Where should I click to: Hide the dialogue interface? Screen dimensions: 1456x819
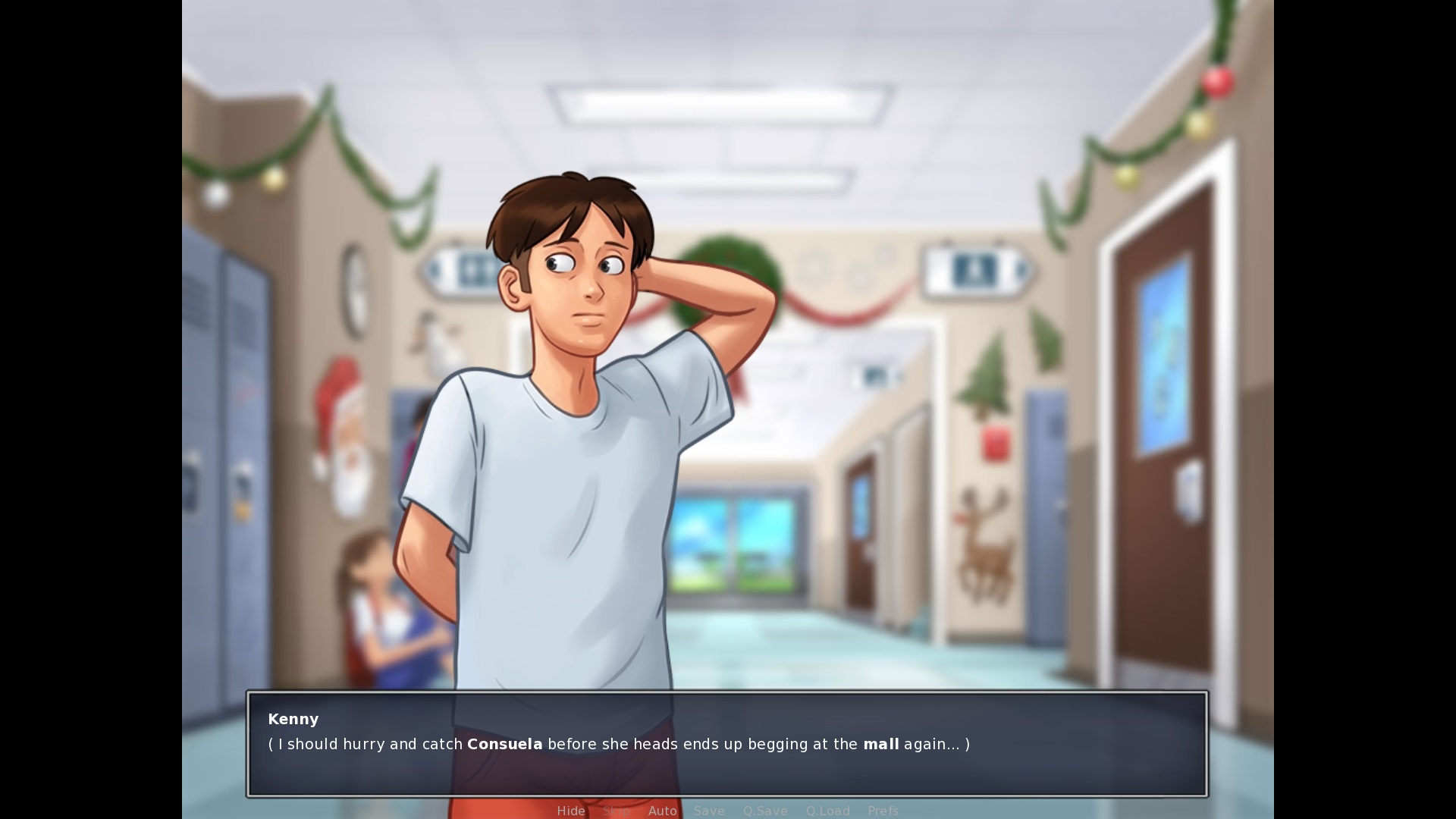click(570, 811)
